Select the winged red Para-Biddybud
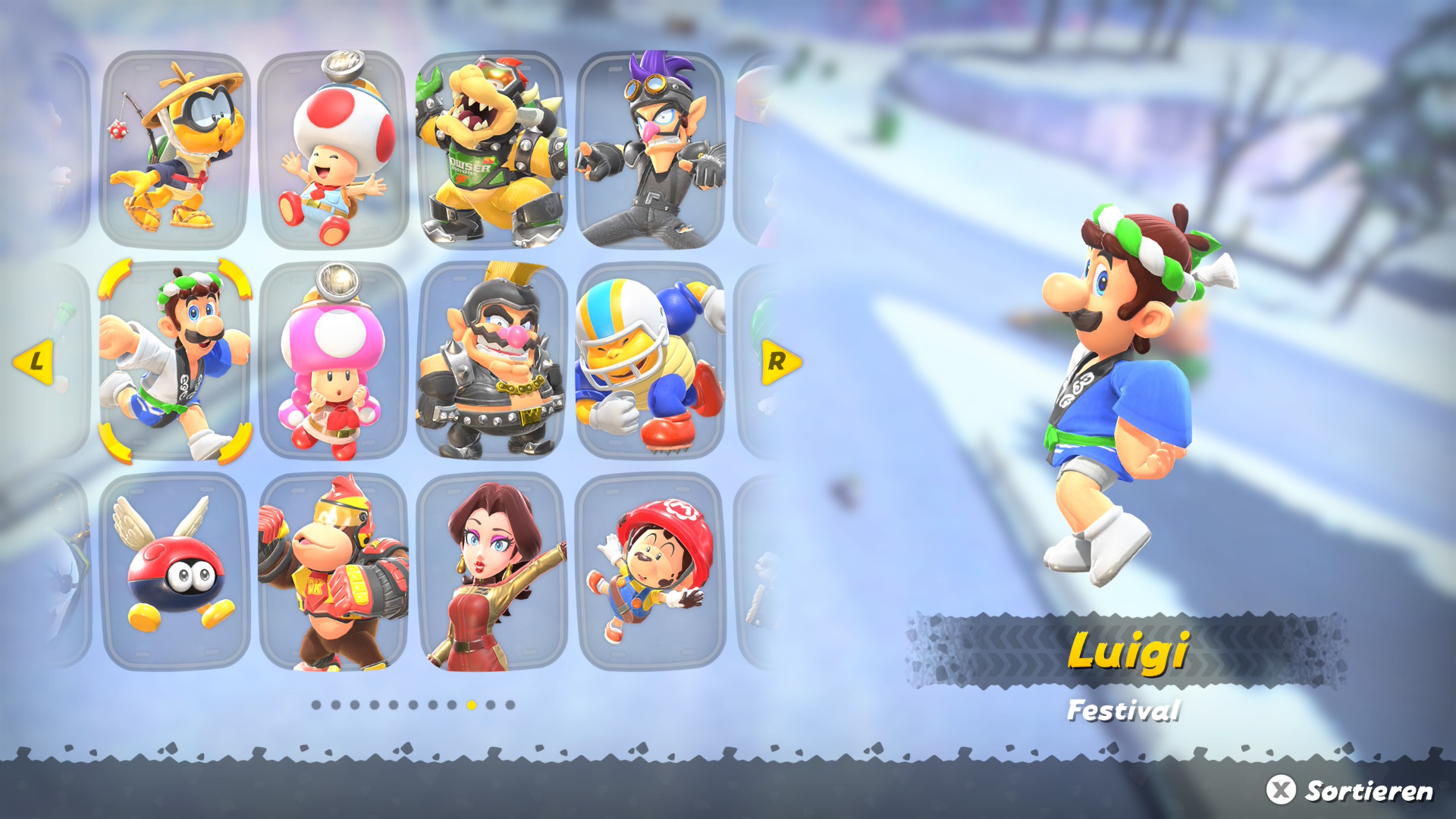Viewport: 1456px width, 819px height. [174, 573]
